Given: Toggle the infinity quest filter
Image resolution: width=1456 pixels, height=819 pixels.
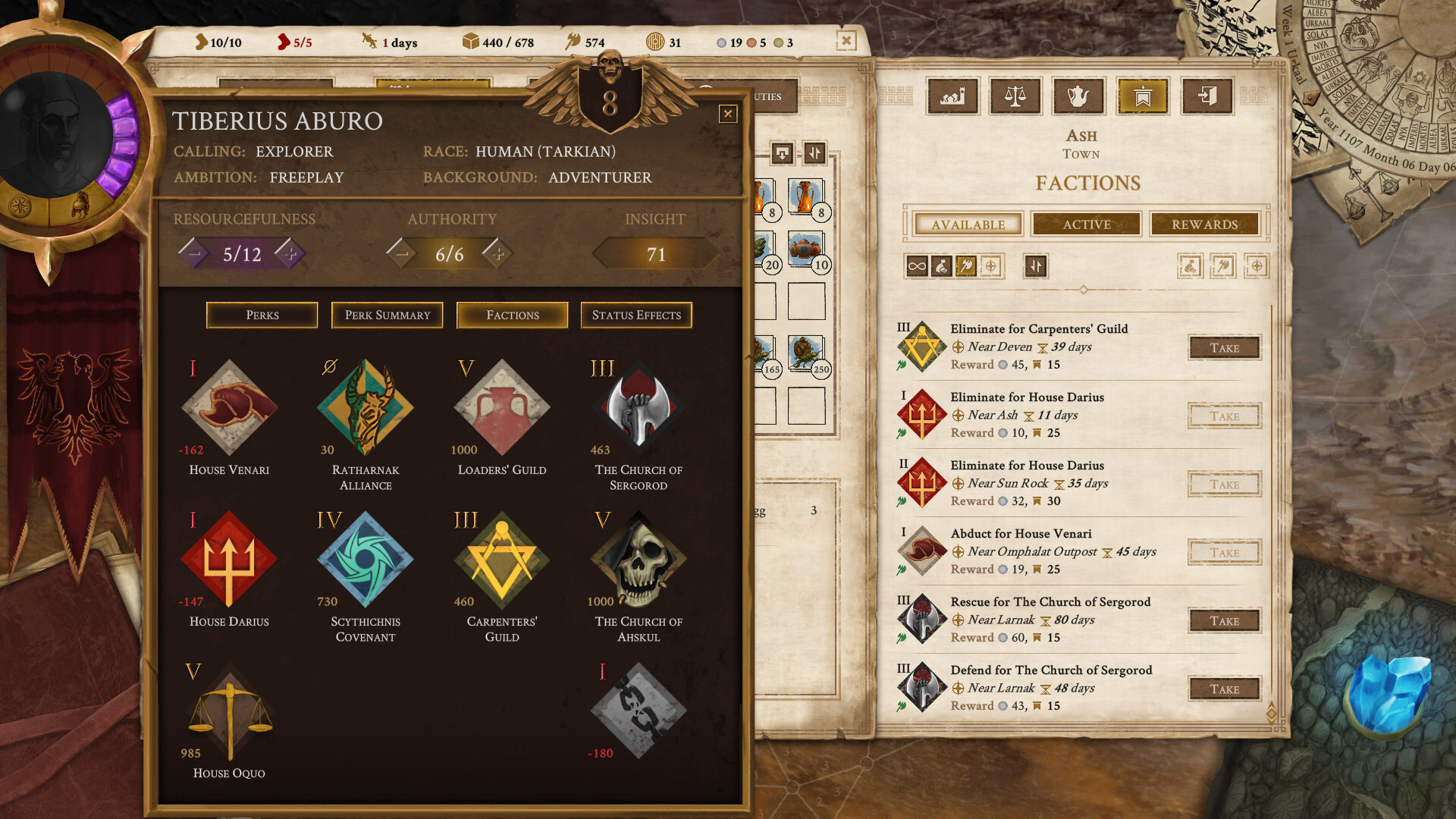Looking at the screenshot, I should pyautogui.click(x=916, y=266).
